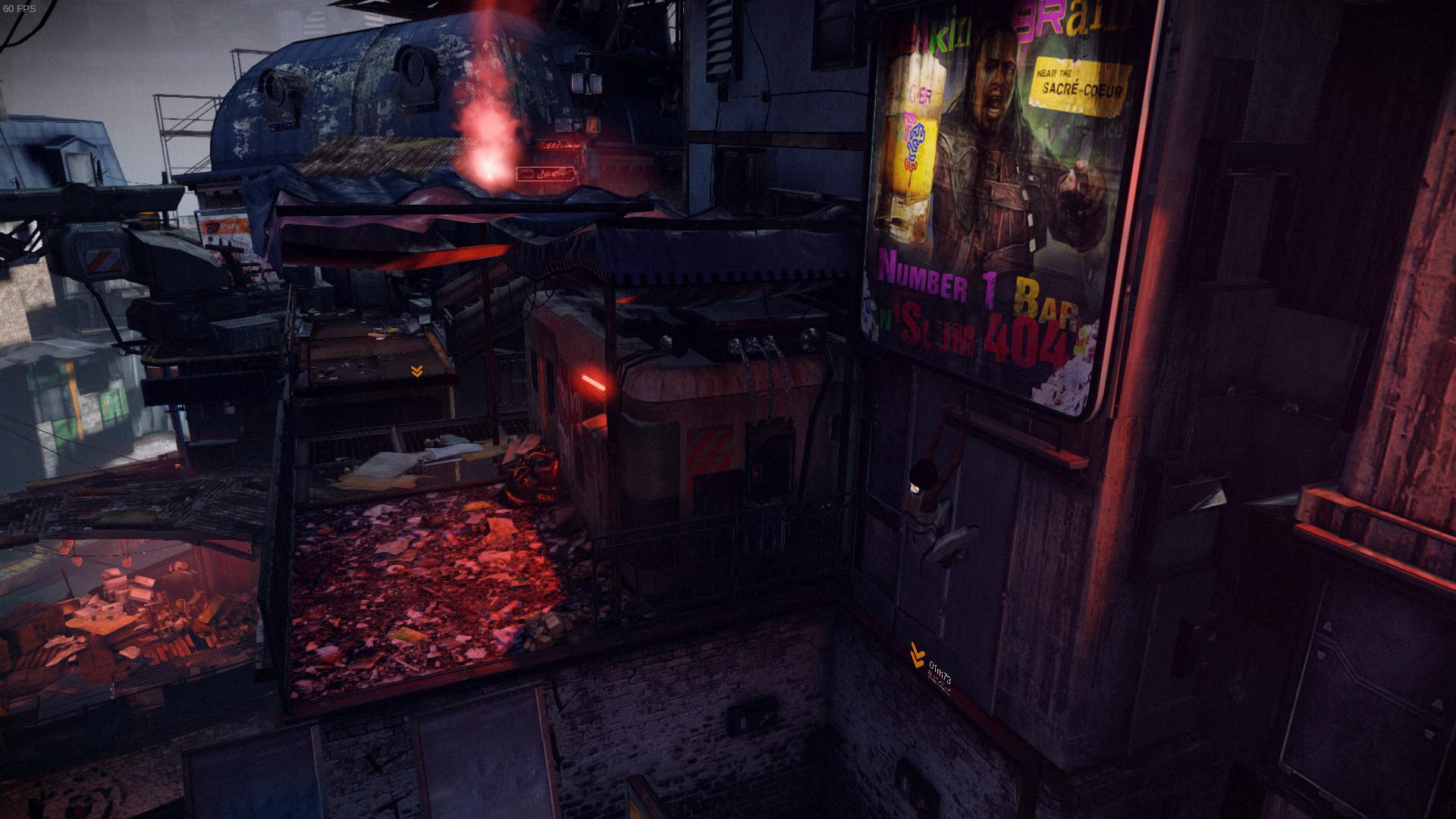1456x819 pixels.
Task: Select the orange chevron marker on the distant platform
Action: pos(416,371)
